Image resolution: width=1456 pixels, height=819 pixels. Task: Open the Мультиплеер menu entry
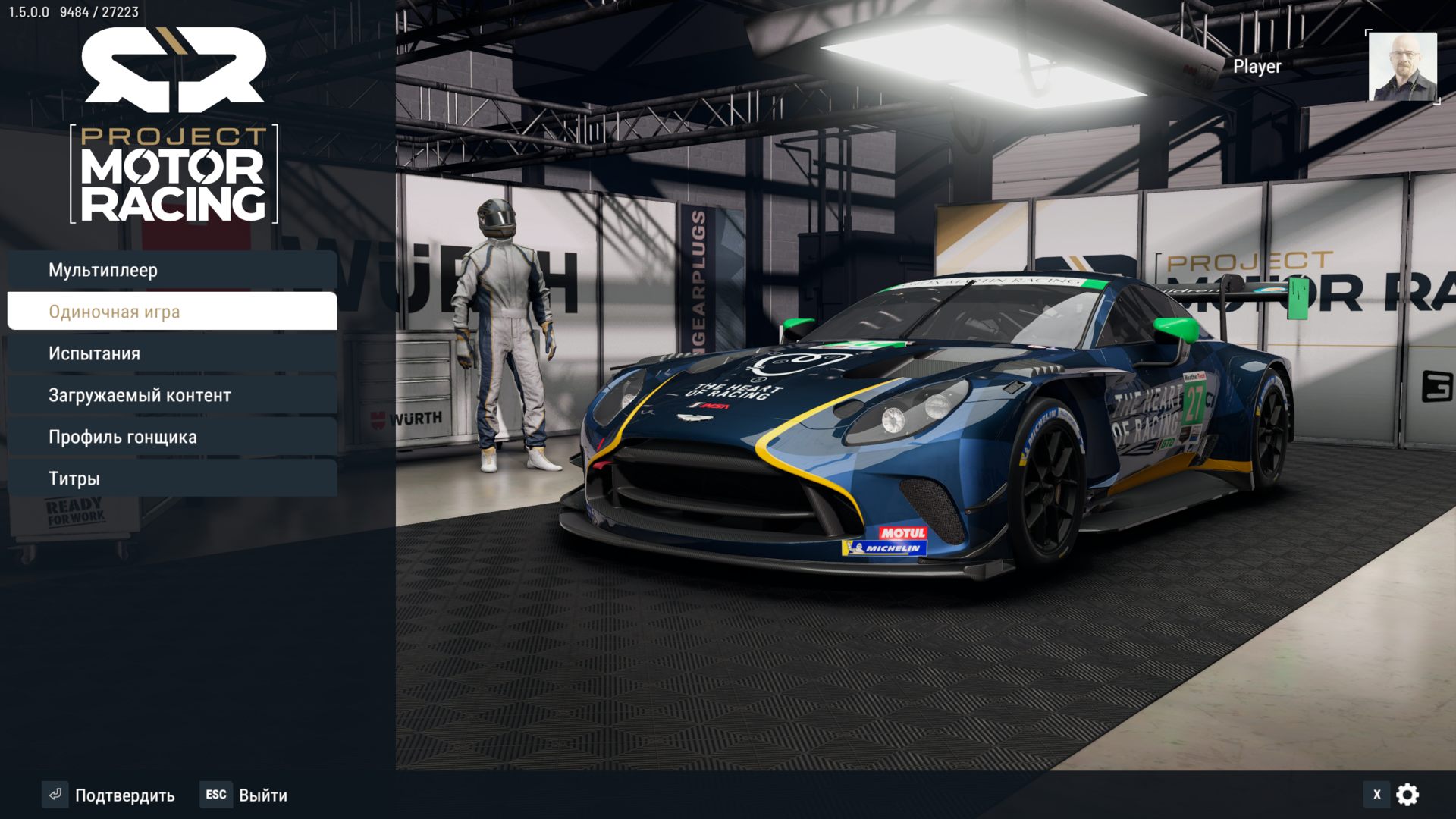pos(172,270)
